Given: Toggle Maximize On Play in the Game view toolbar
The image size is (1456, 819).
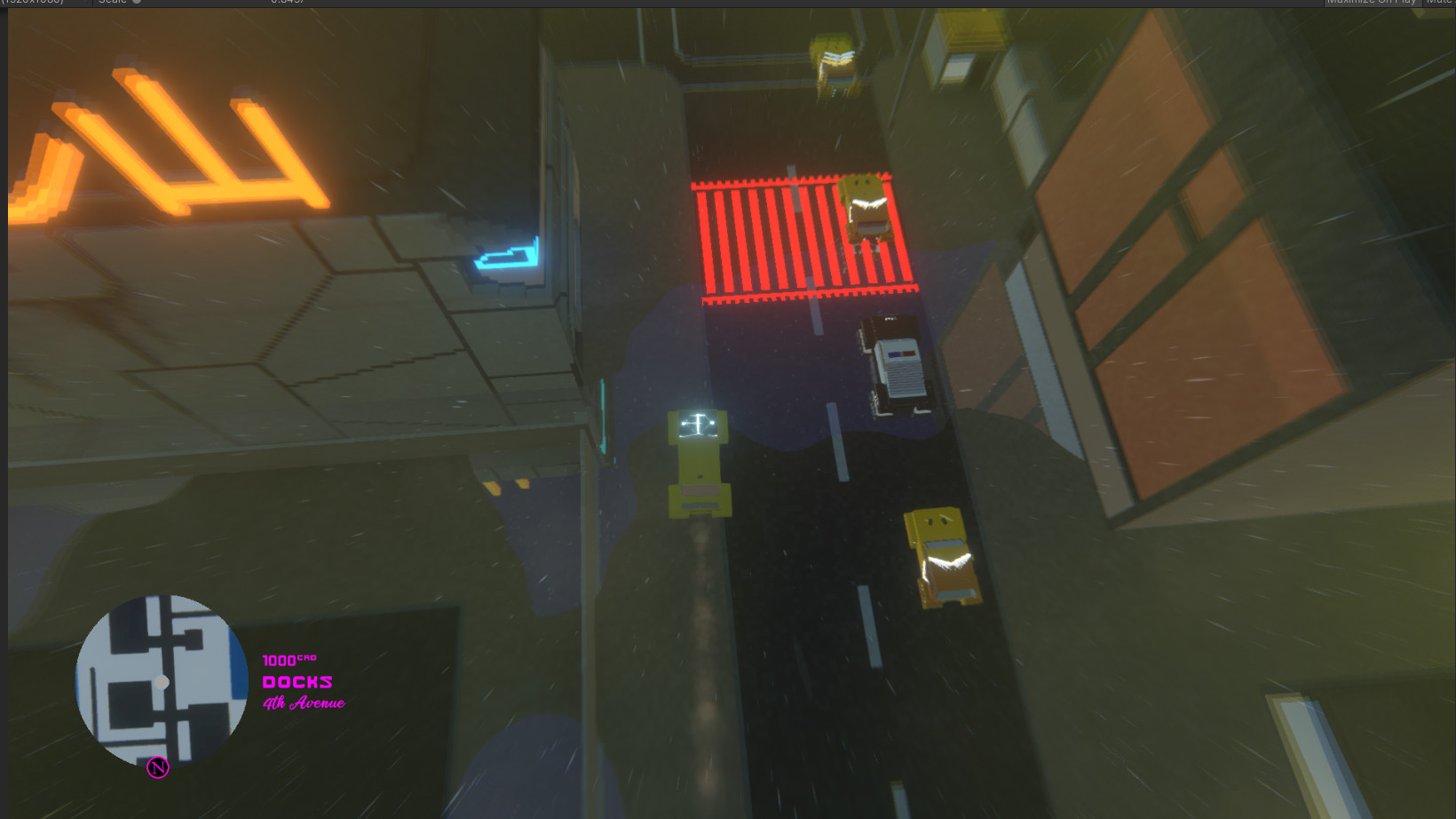Looking at the screenshot, I should click(x=1374, y=3).
